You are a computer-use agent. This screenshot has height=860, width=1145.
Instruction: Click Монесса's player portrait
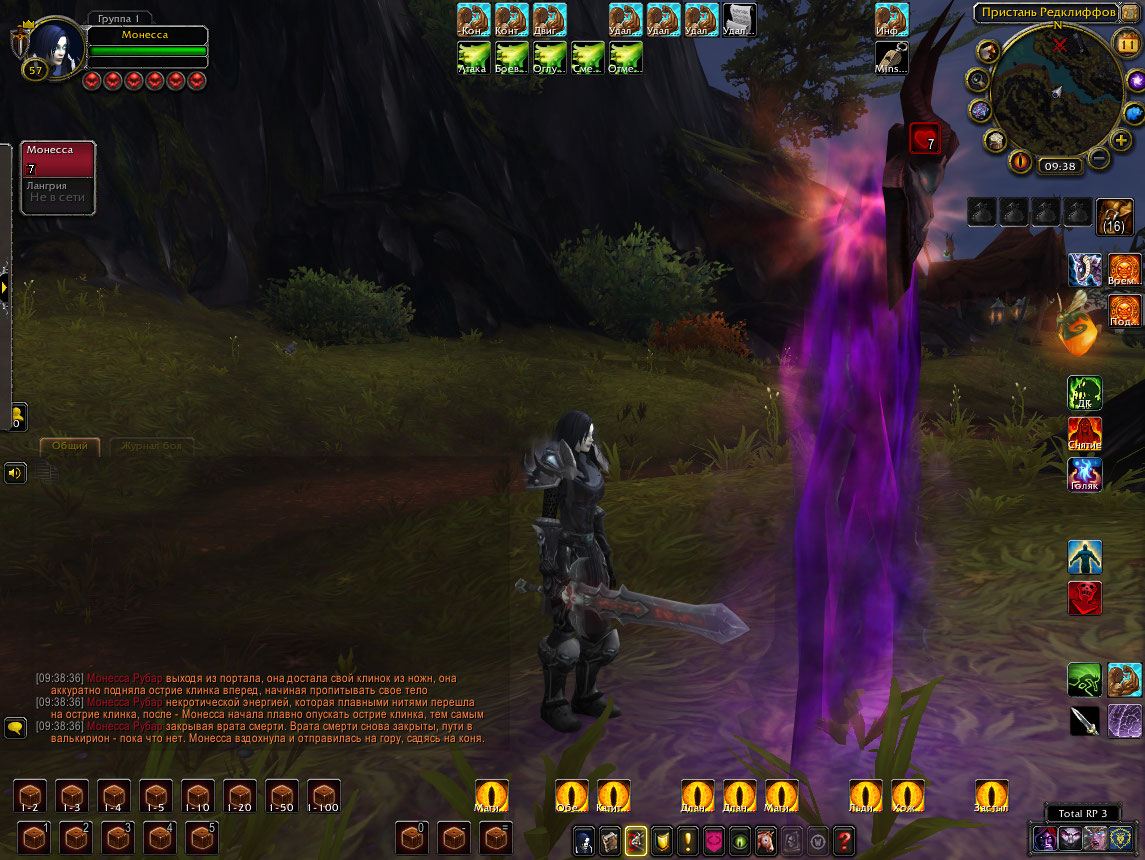[x=54, y=42]
